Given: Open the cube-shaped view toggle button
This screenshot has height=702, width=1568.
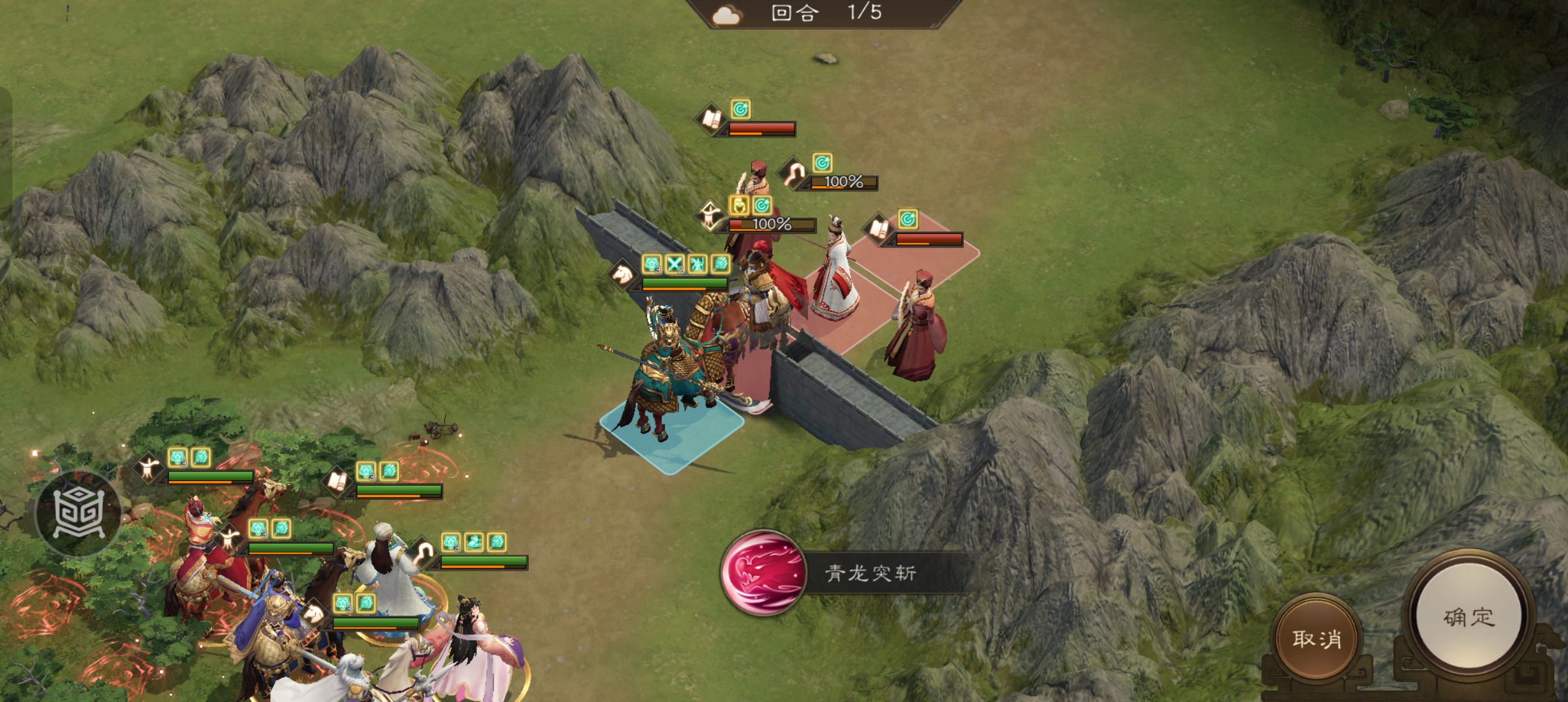Looking at the screenshot, I should (x=78, y=513).
